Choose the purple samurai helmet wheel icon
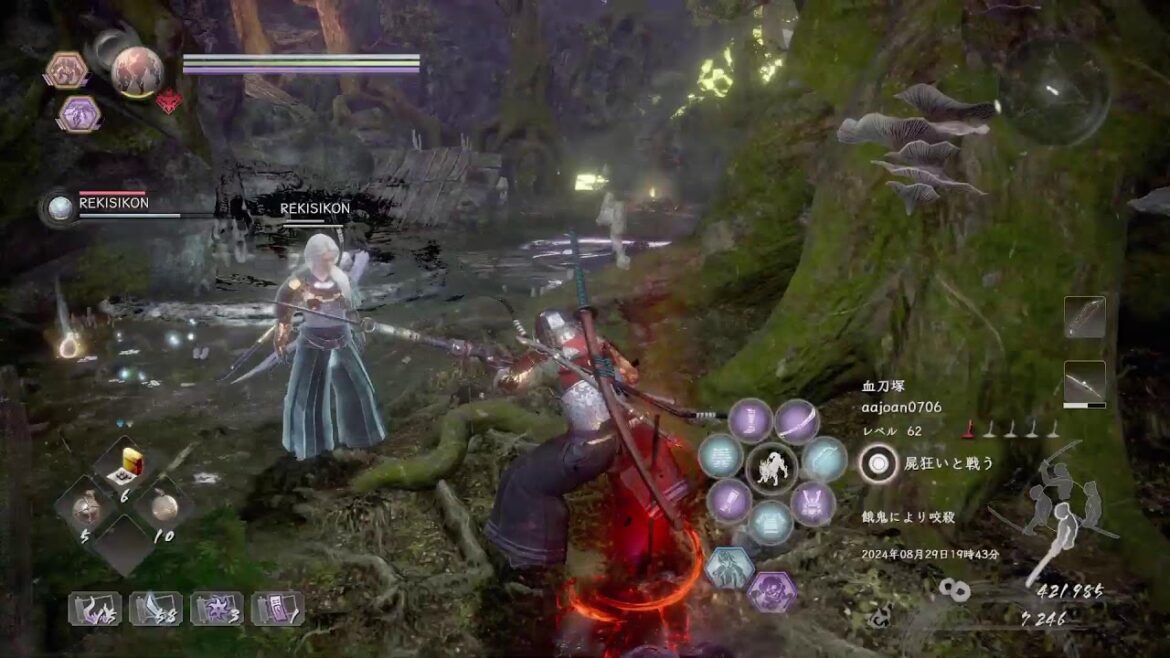This screenshot has width=1170, height=658. click(813, 503)
